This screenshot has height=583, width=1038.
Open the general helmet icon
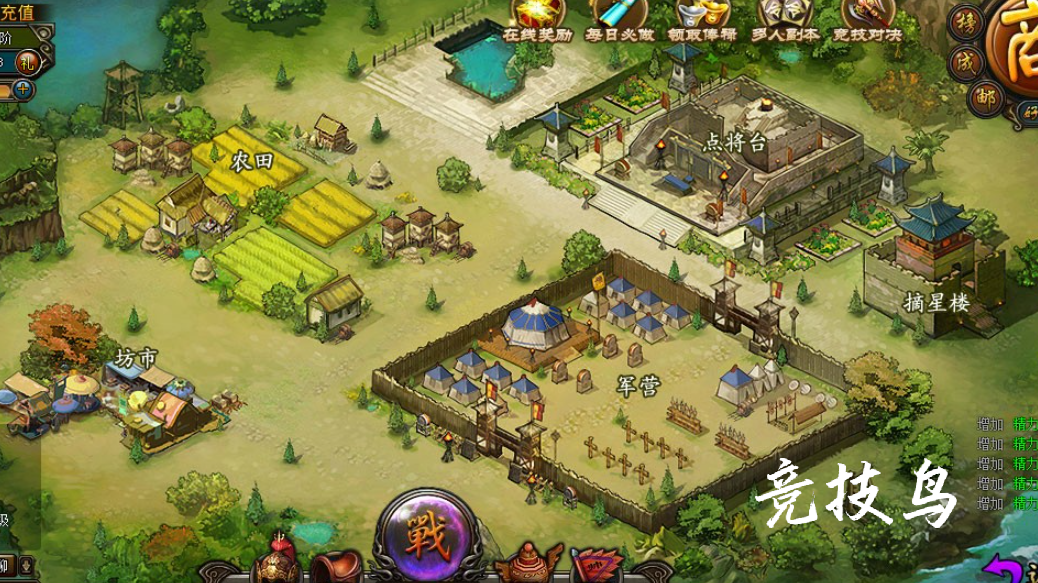pos(277,563)
